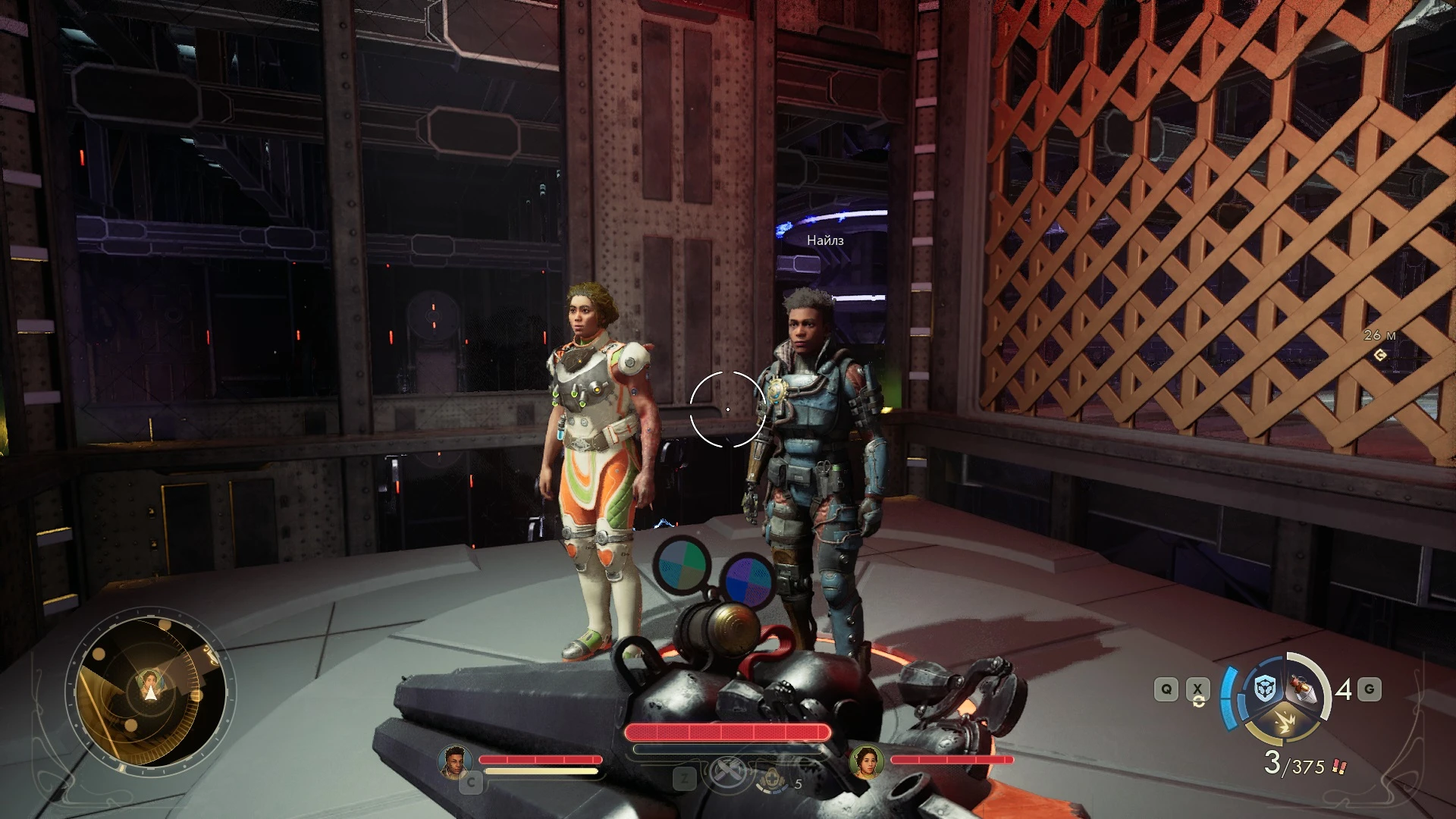Select the female companion portrait
1456x819 pixels.
pyautogui.click(x=866, y=761)
